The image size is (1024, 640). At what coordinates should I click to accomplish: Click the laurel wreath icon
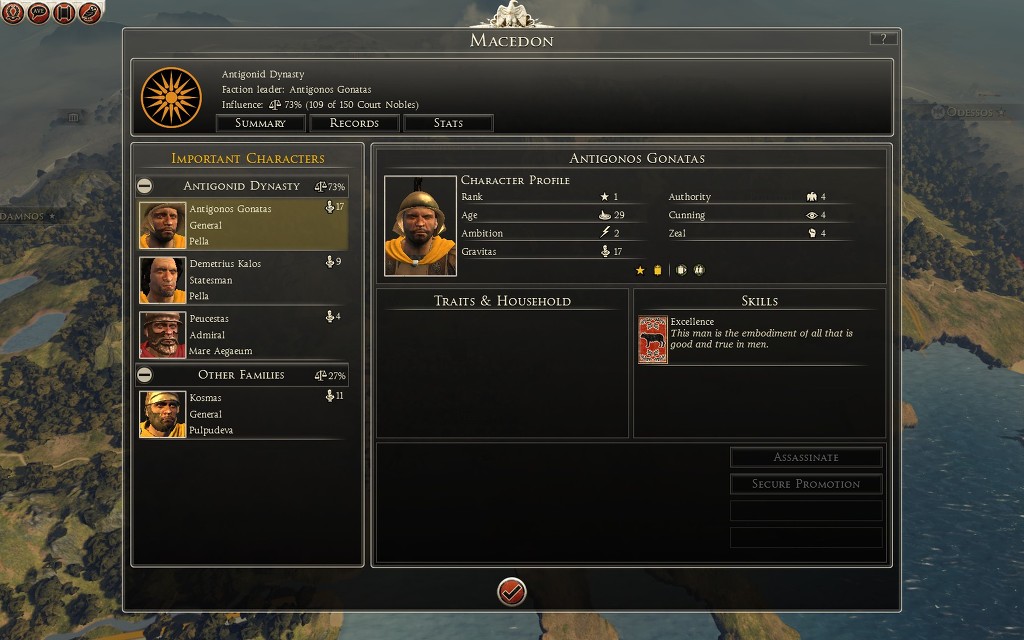click(14, 13)
